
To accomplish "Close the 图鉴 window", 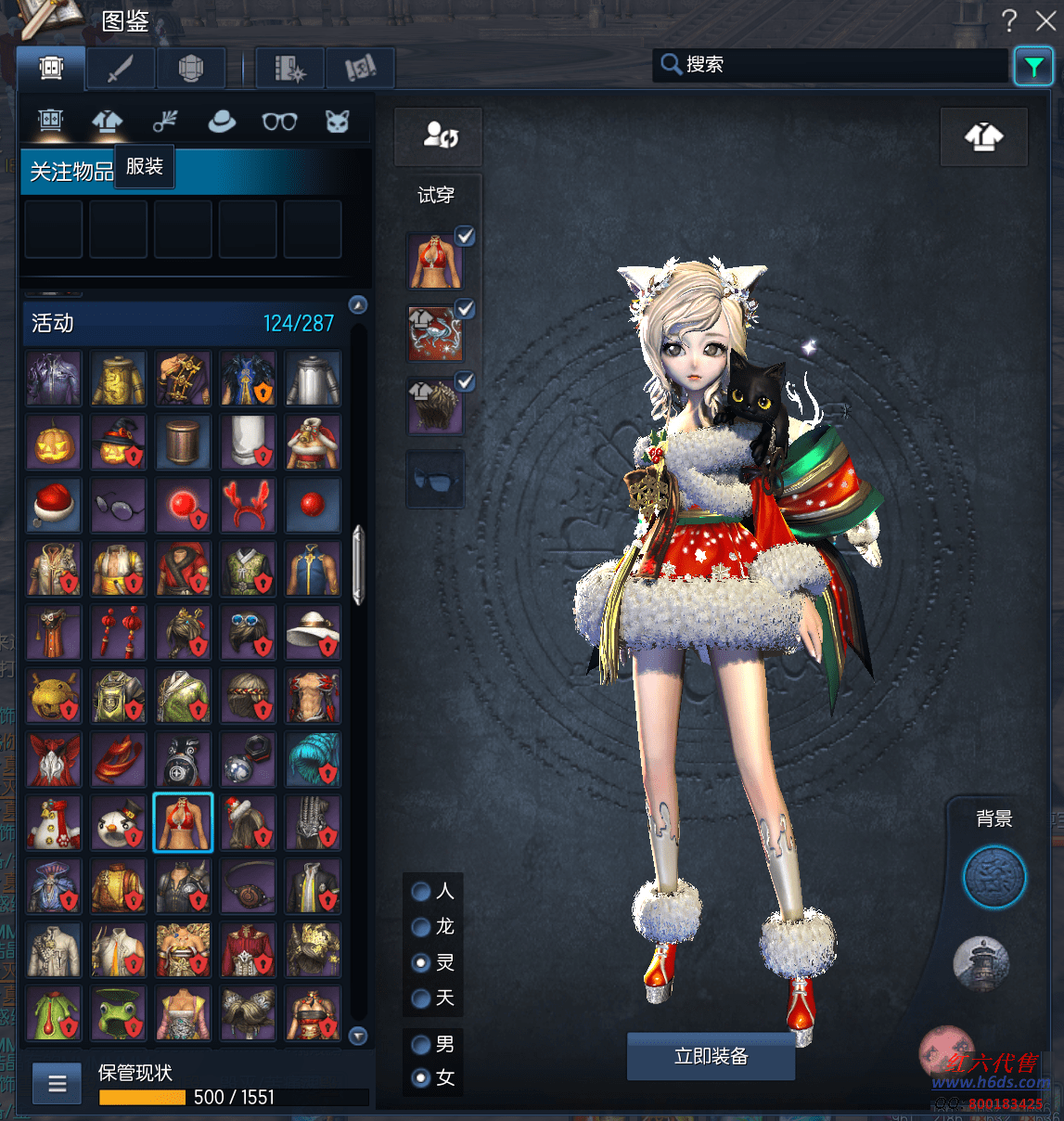I will click(1045, 20).
